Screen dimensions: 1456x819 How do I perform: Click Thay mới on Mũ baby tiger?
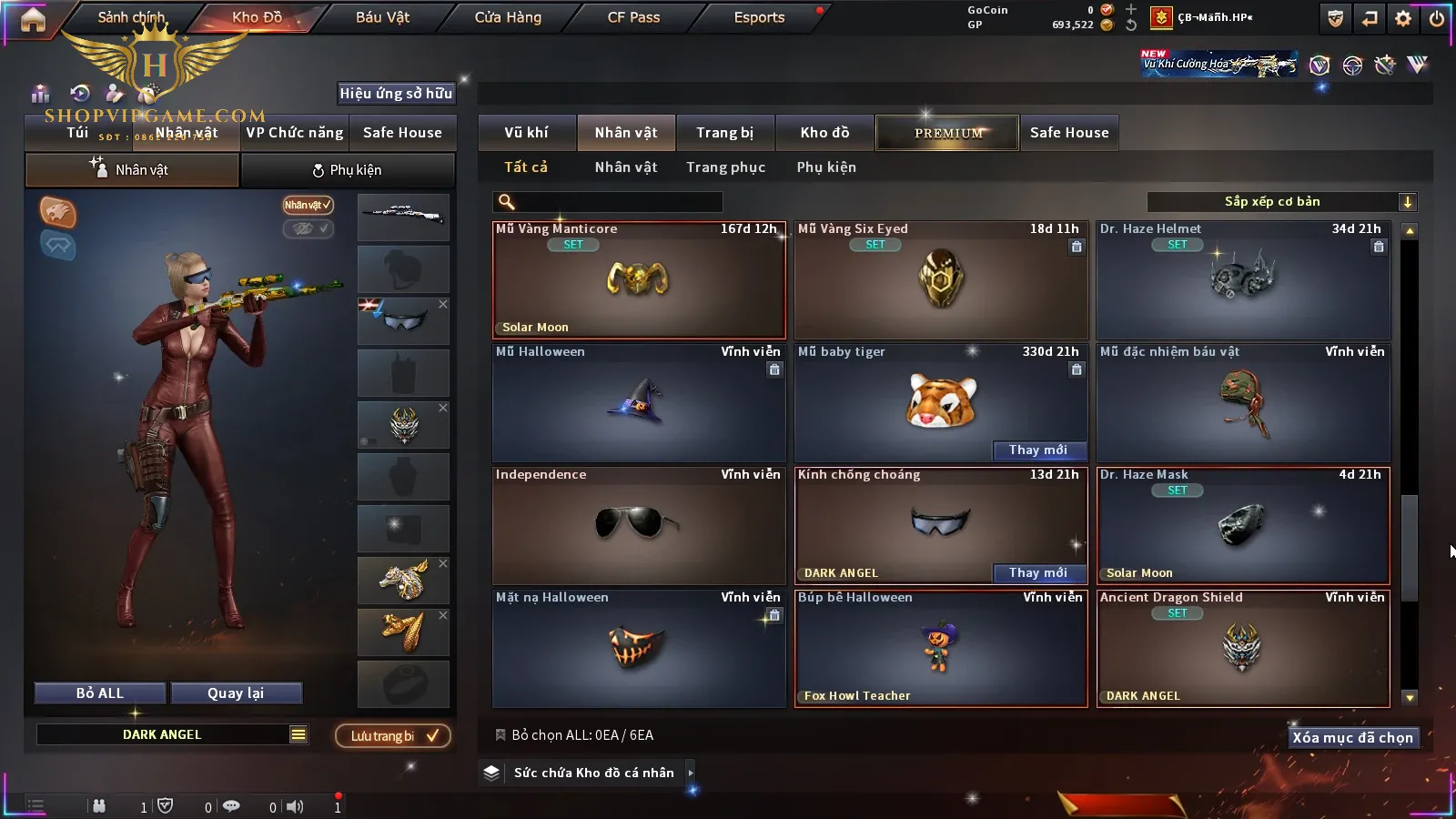(1037, 450)
